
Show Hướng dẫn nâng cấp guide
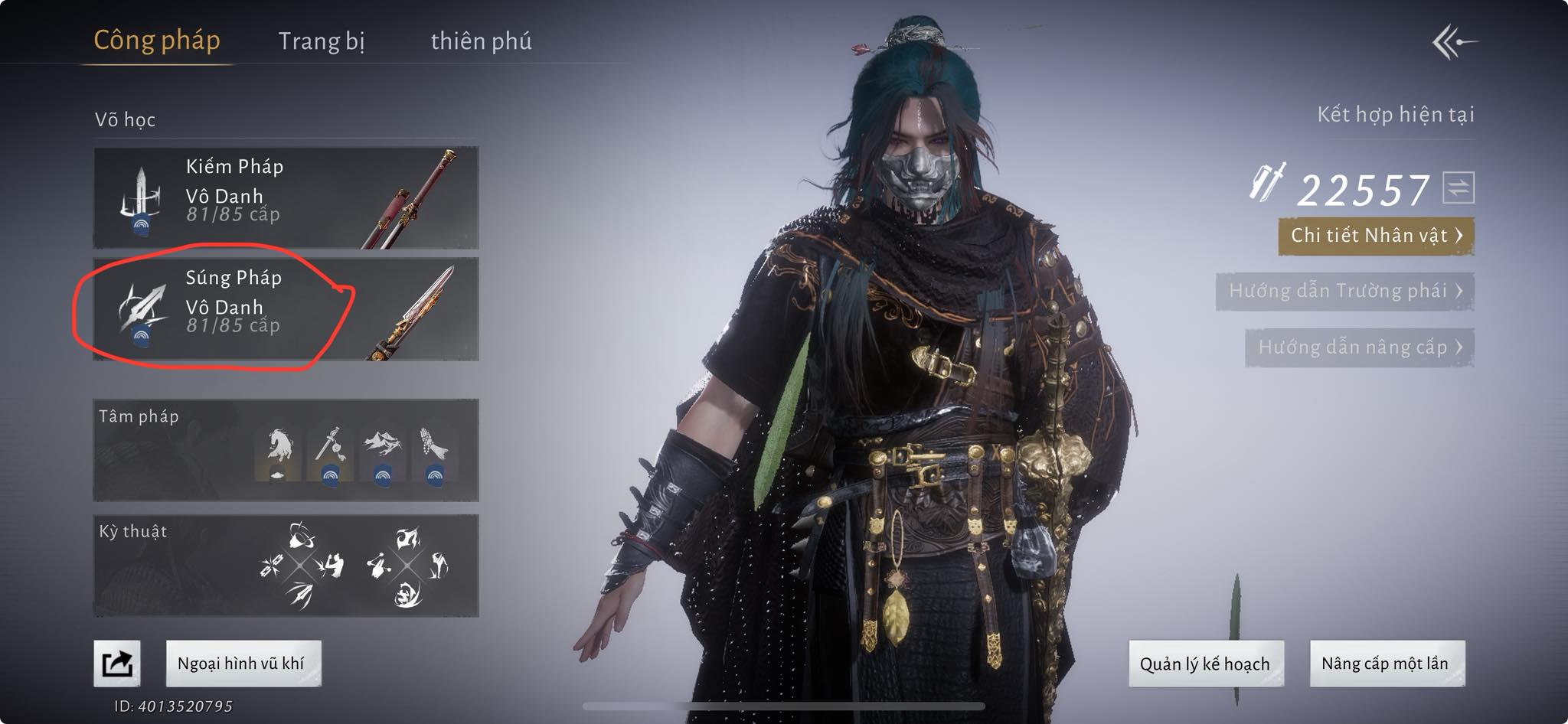tap(1359, 347)
